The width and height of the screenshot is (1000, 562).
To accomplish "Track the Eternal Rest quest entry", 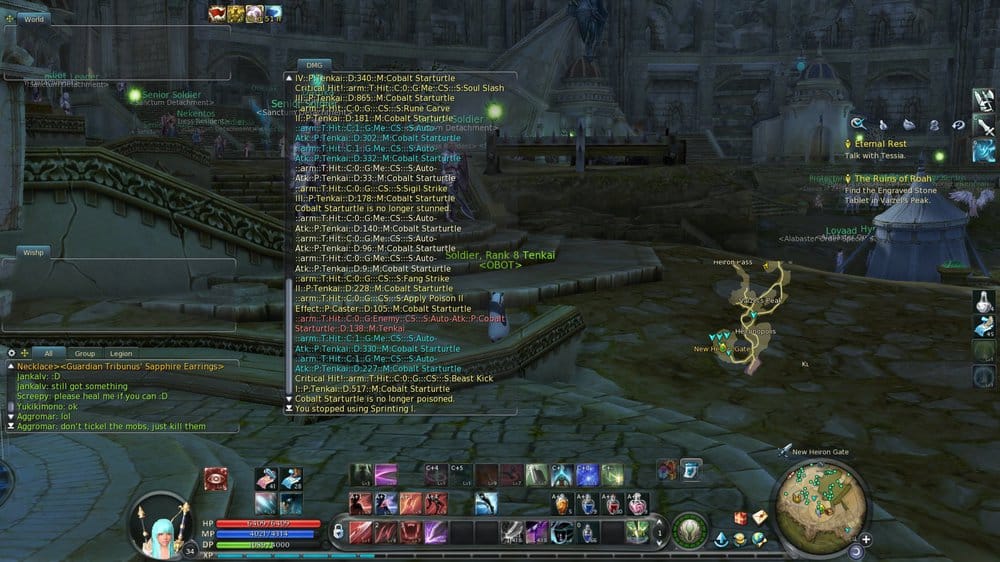I will tap(880, 144).
